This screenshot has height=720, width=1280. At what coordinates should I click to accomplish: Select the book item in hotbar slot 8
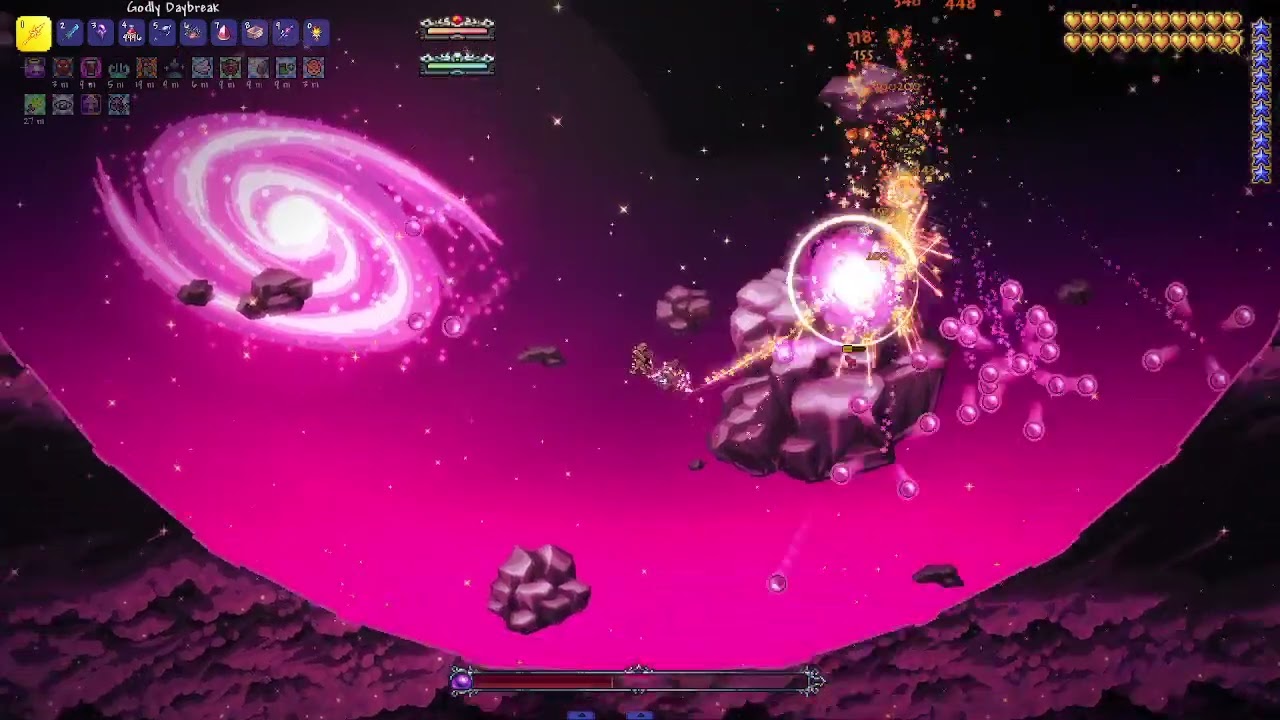click(x=255, y=33)
